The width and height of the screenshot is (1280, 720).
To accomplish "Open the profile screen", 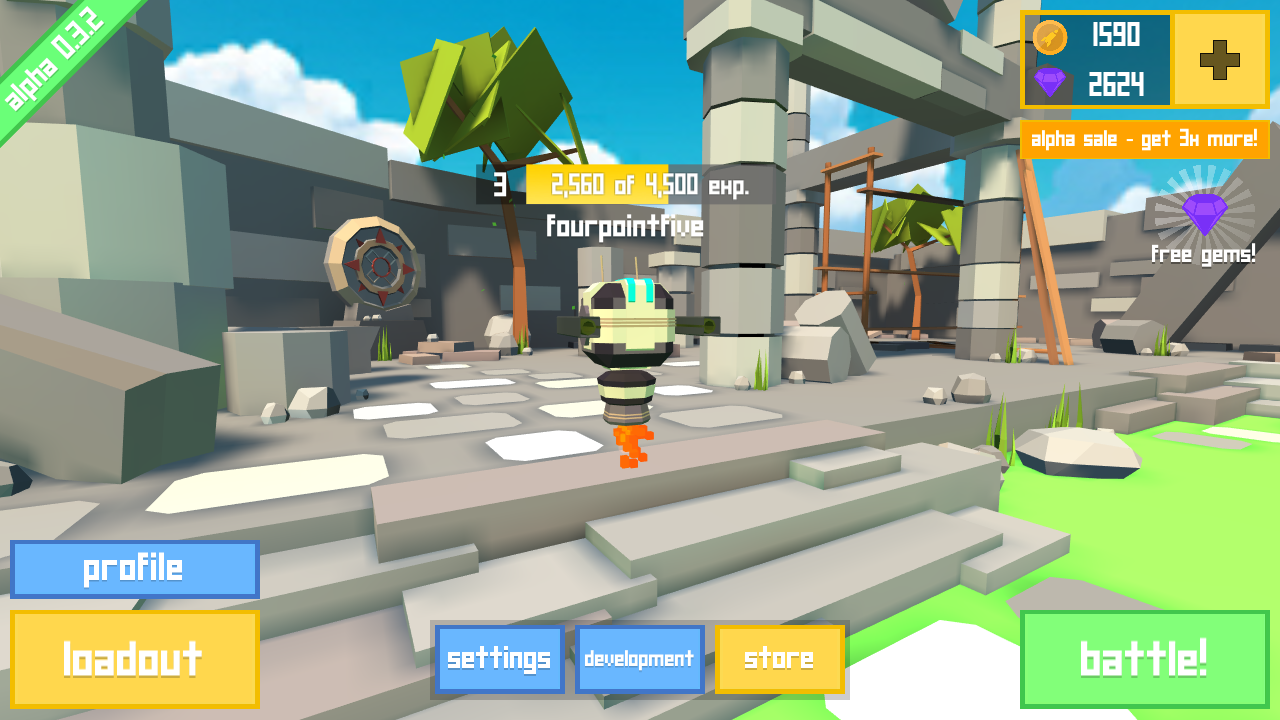I will click(x=134, y=569).
